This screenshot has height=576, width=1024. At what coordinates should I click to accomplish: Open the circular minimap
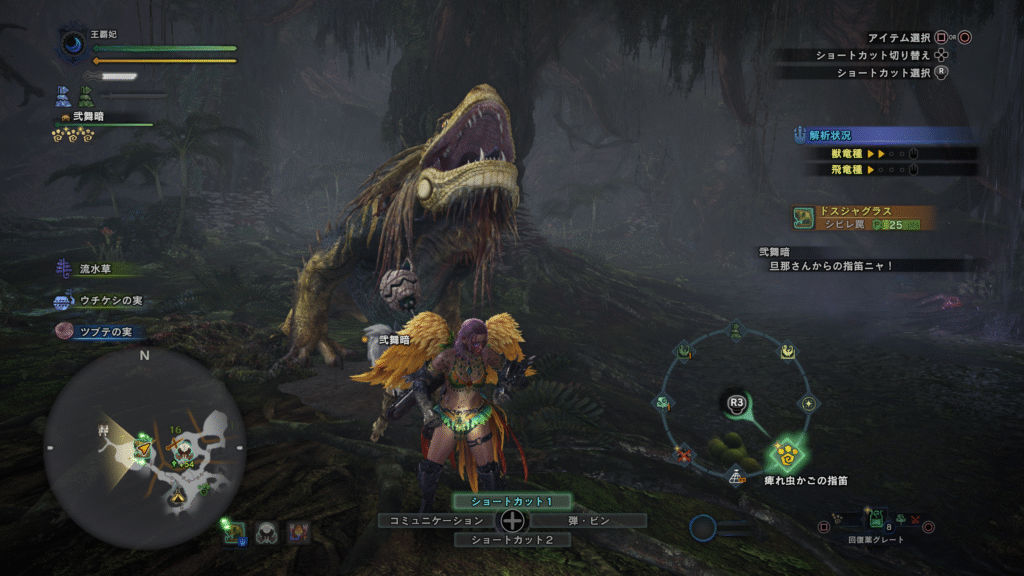[144, 446]
